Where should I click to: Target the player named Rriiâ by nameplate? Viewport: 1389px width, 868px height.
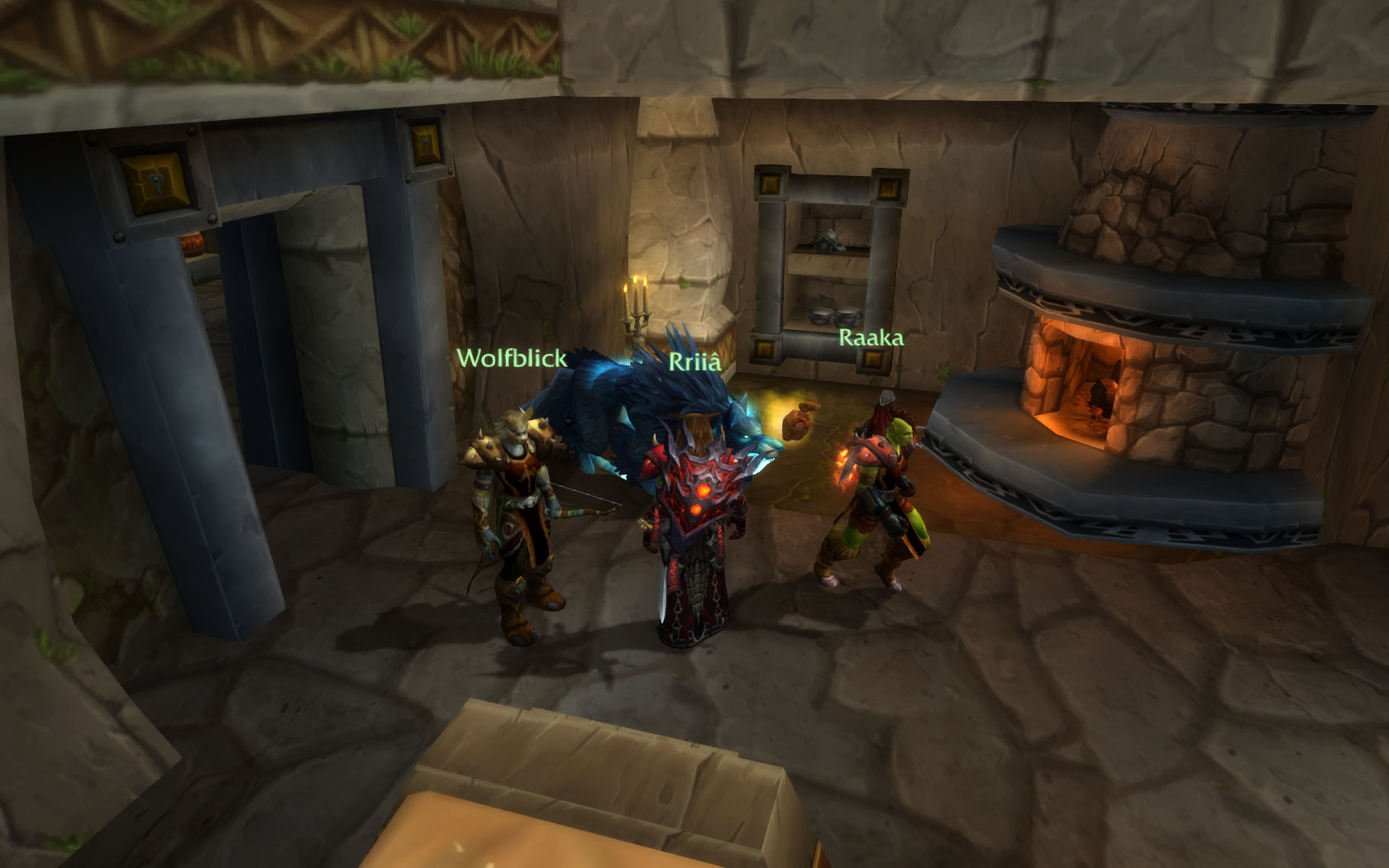click(694, 362)
